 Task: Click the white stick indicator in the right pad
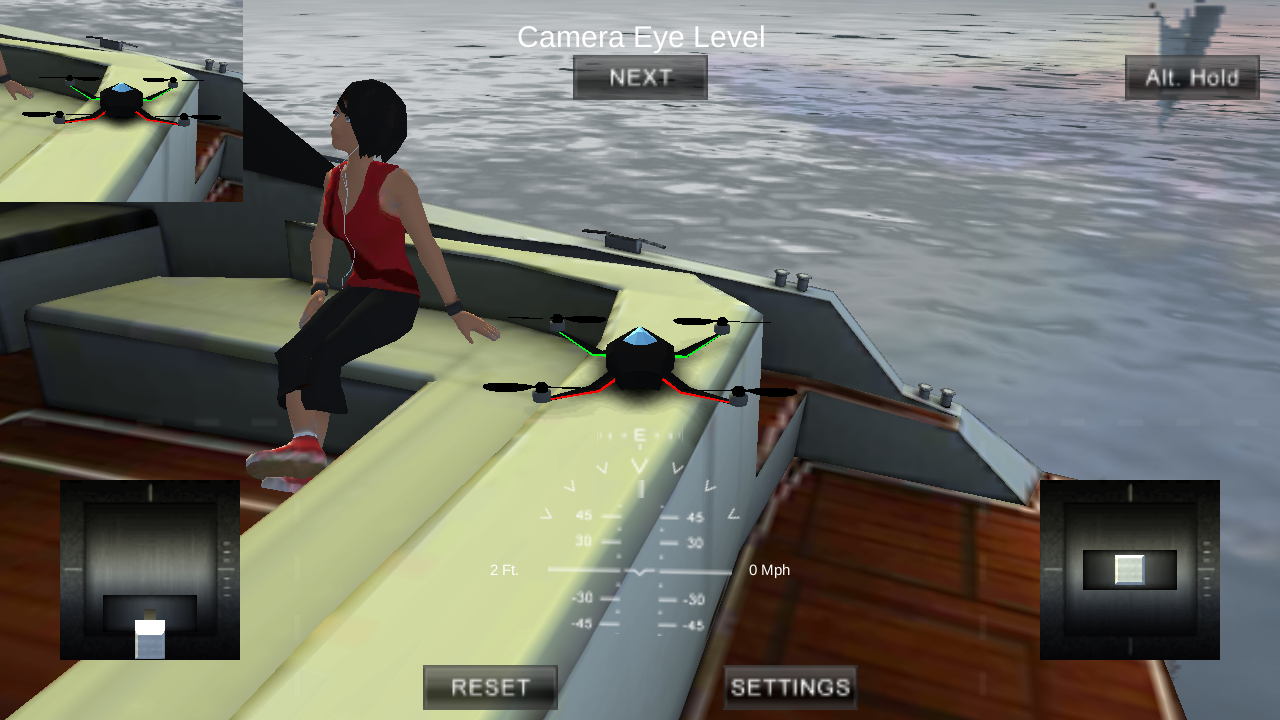(x=1129, y=568)
